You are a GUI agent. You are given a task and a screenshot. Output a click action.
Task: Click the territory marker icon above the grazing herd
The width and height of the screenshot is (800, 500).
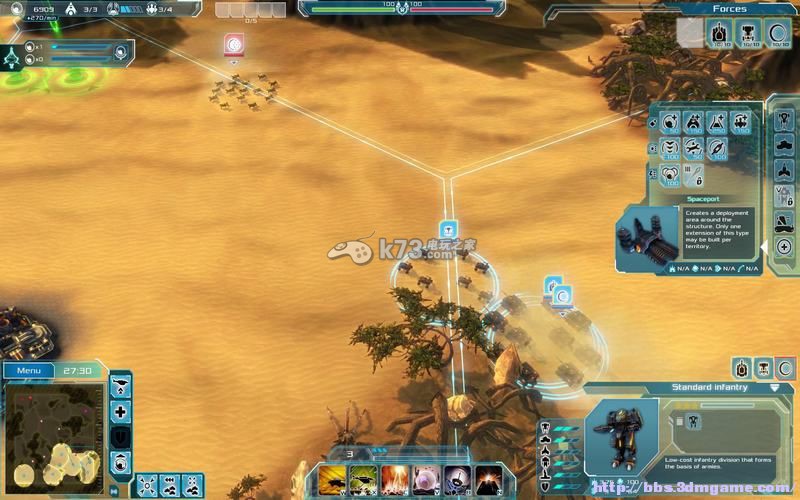pos(234,44)
